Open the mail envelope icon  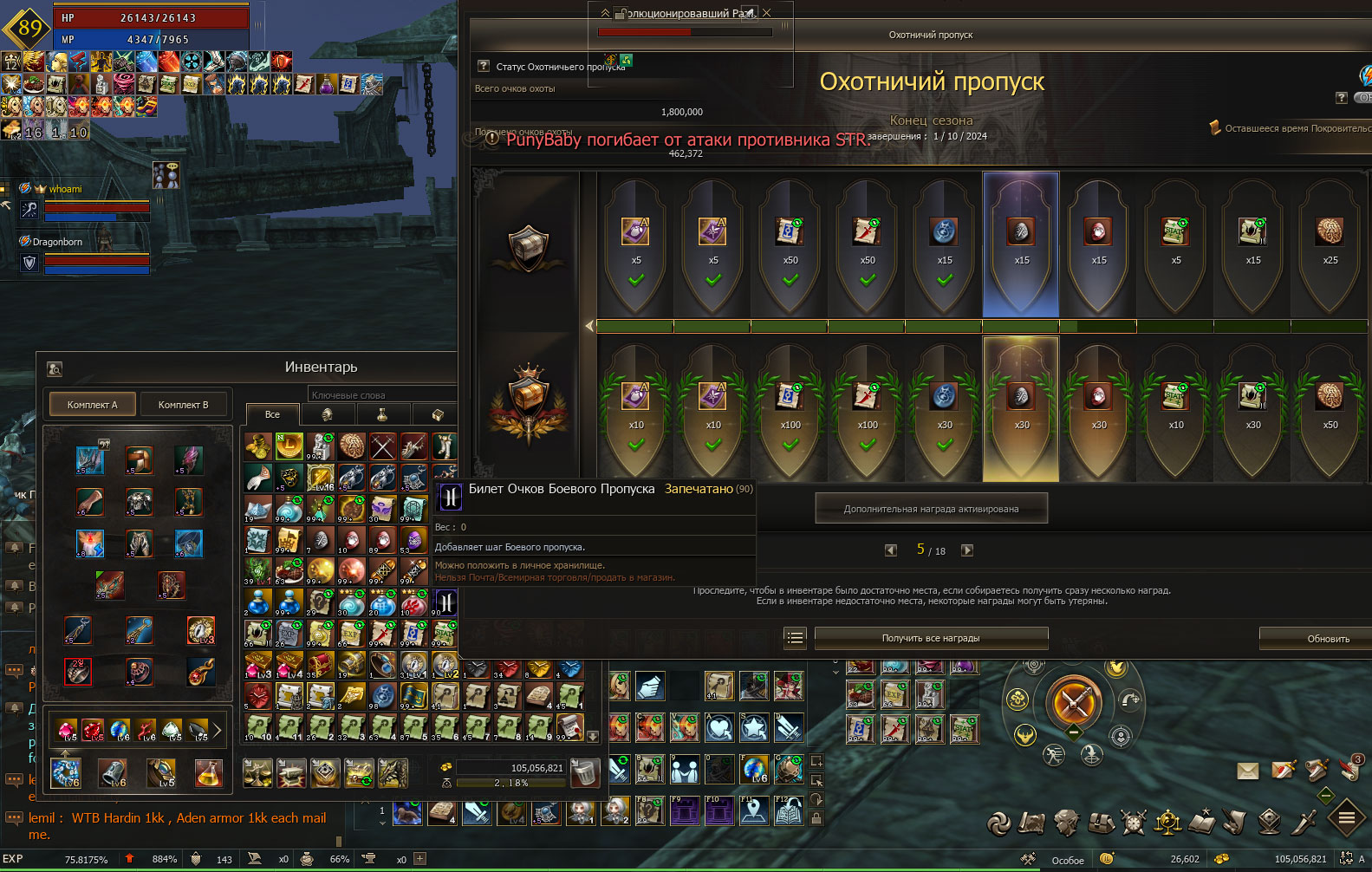click(x=1247, y=771)
